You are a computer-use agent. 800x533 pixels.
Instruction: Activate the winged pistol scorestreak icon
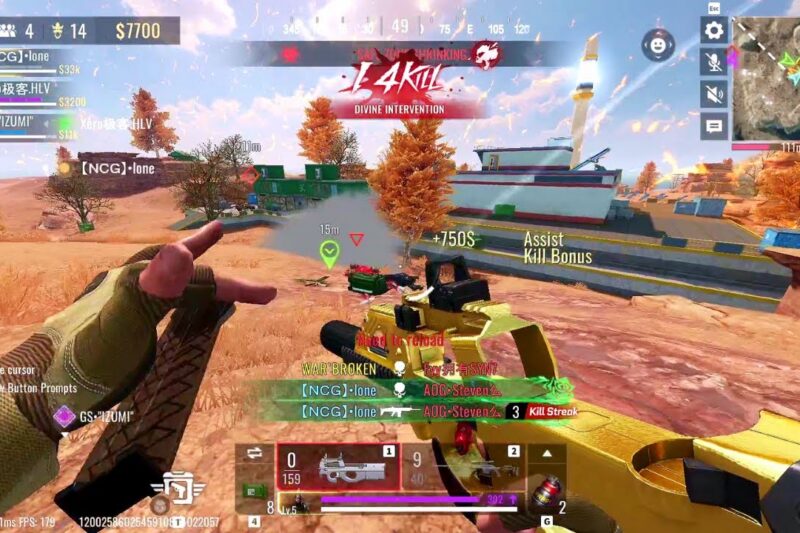click(178, 487)
